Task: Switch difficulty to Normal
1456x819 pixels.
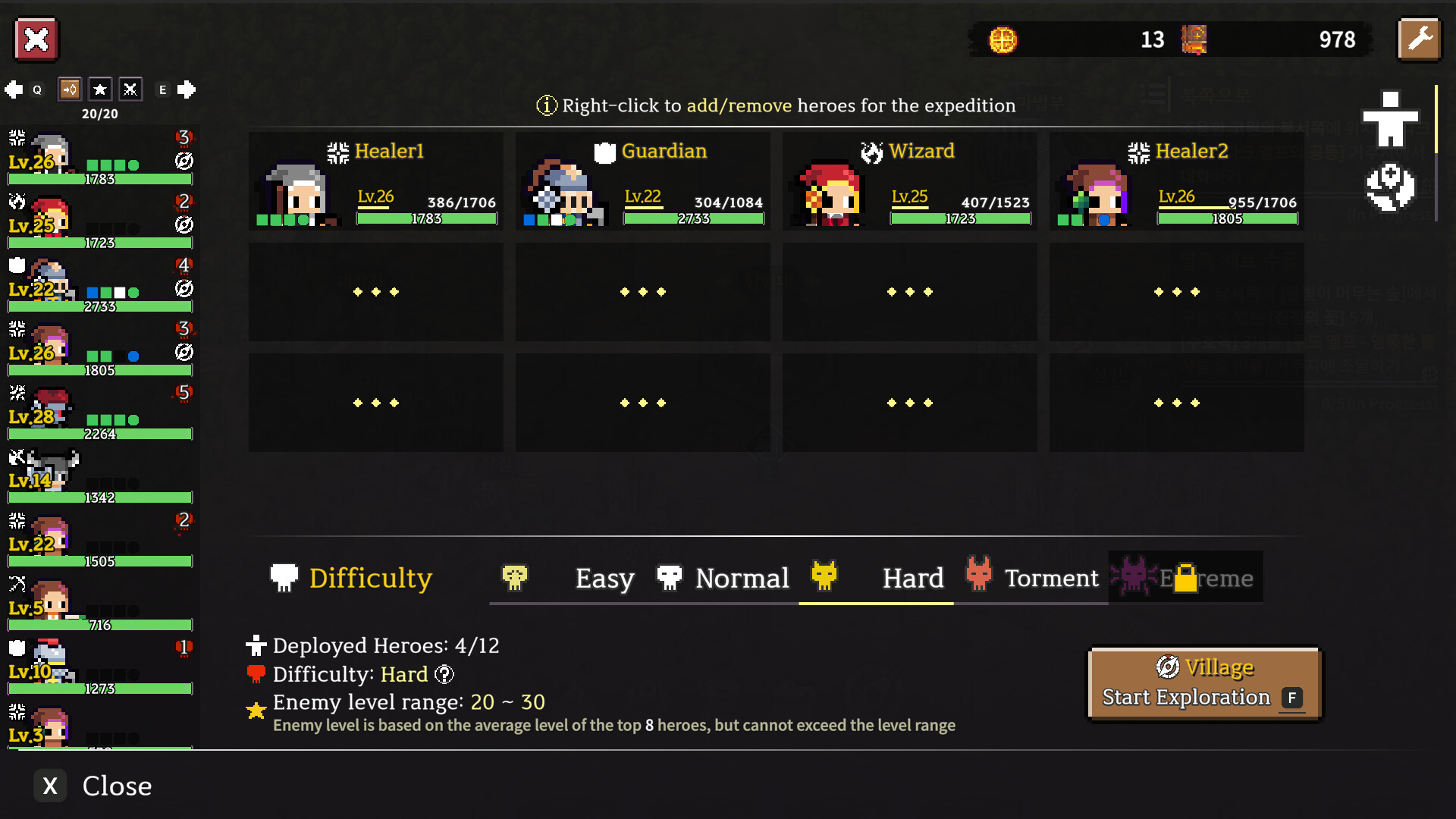Action: [742, 578]
